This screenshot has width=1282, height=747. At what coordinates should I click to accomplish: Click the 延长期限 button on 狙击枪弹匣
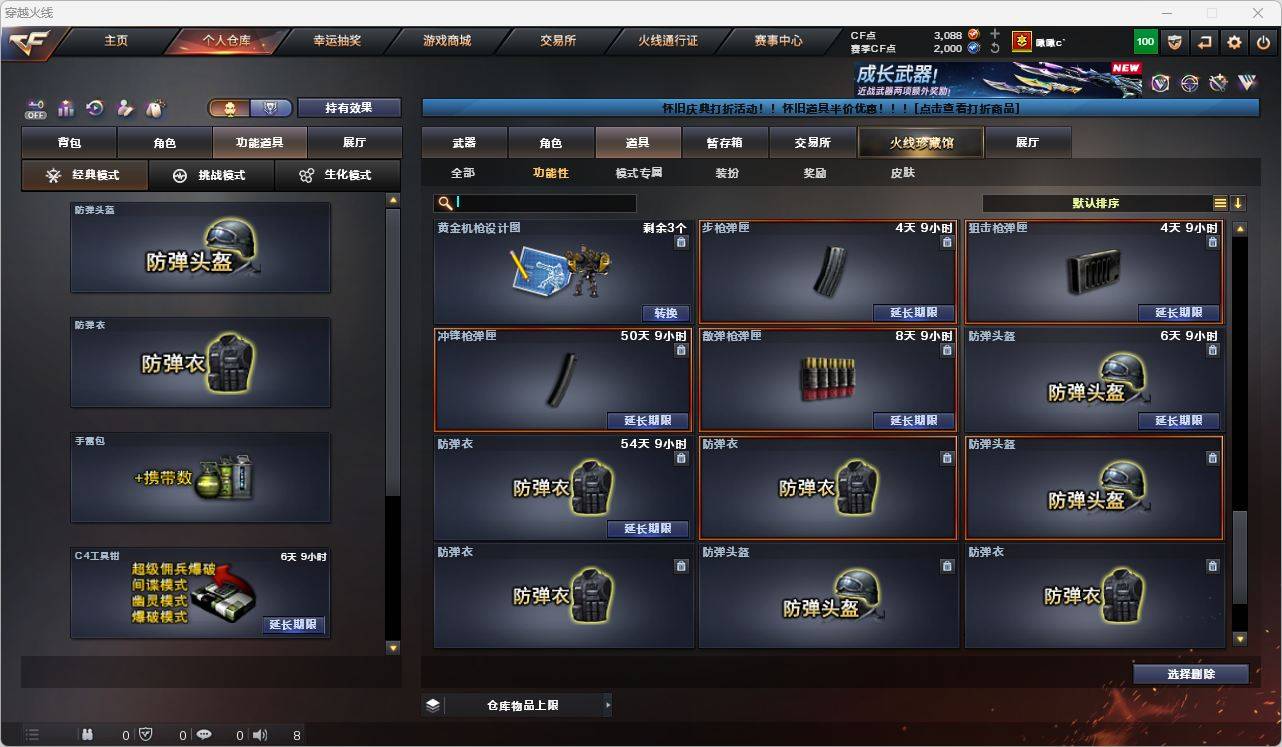coord(1178,312)
